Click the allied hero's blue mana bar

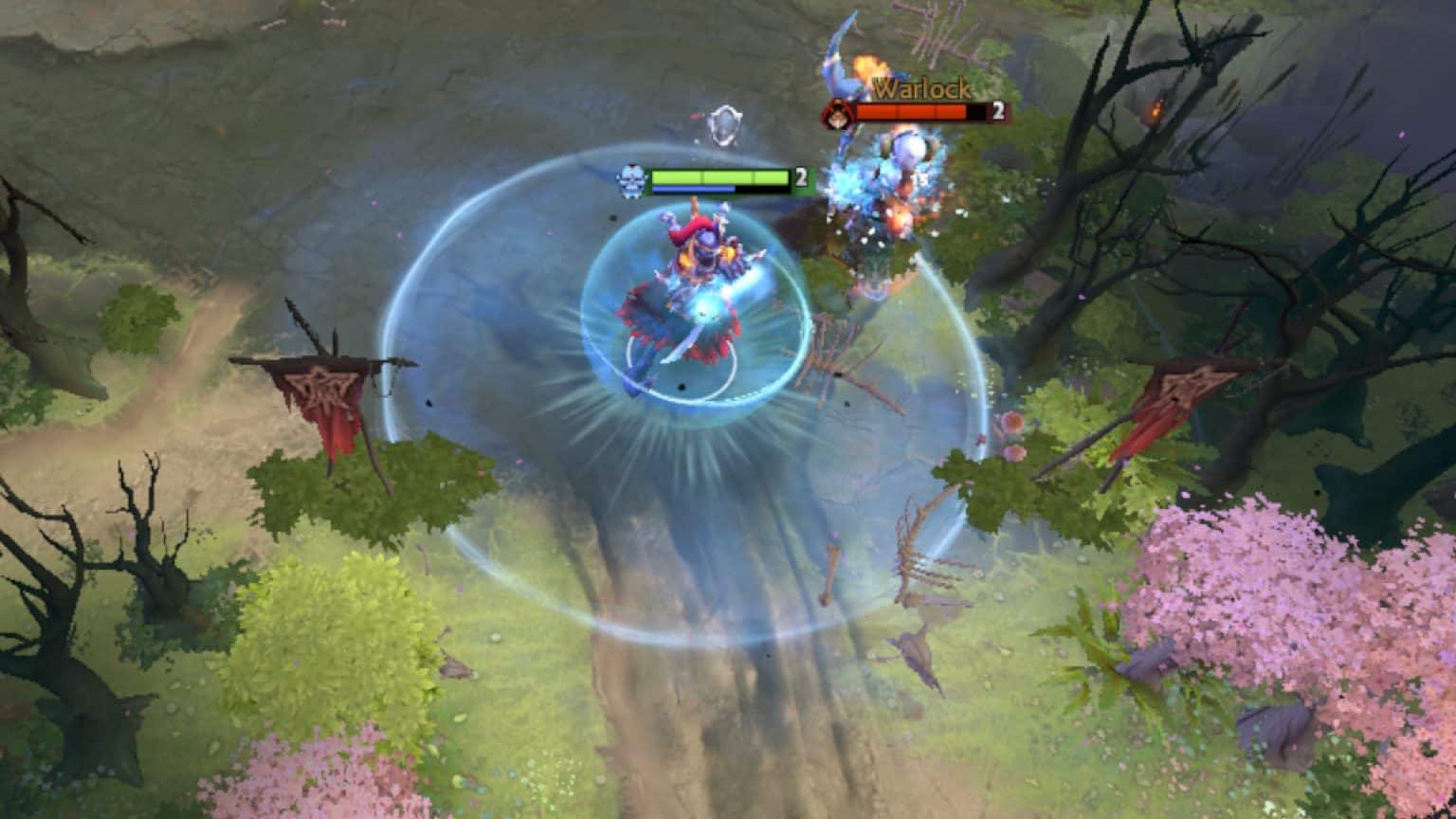point(691,190)
